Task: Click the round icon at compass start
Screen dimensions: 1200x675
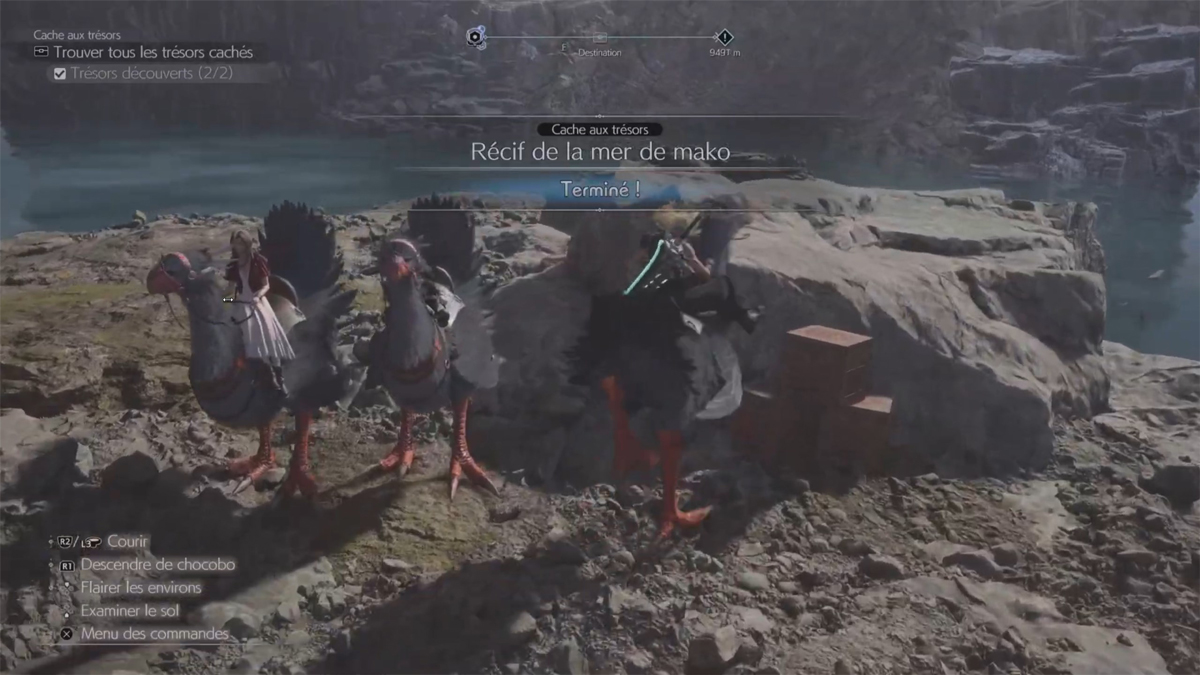Action: tap(476, 37)
